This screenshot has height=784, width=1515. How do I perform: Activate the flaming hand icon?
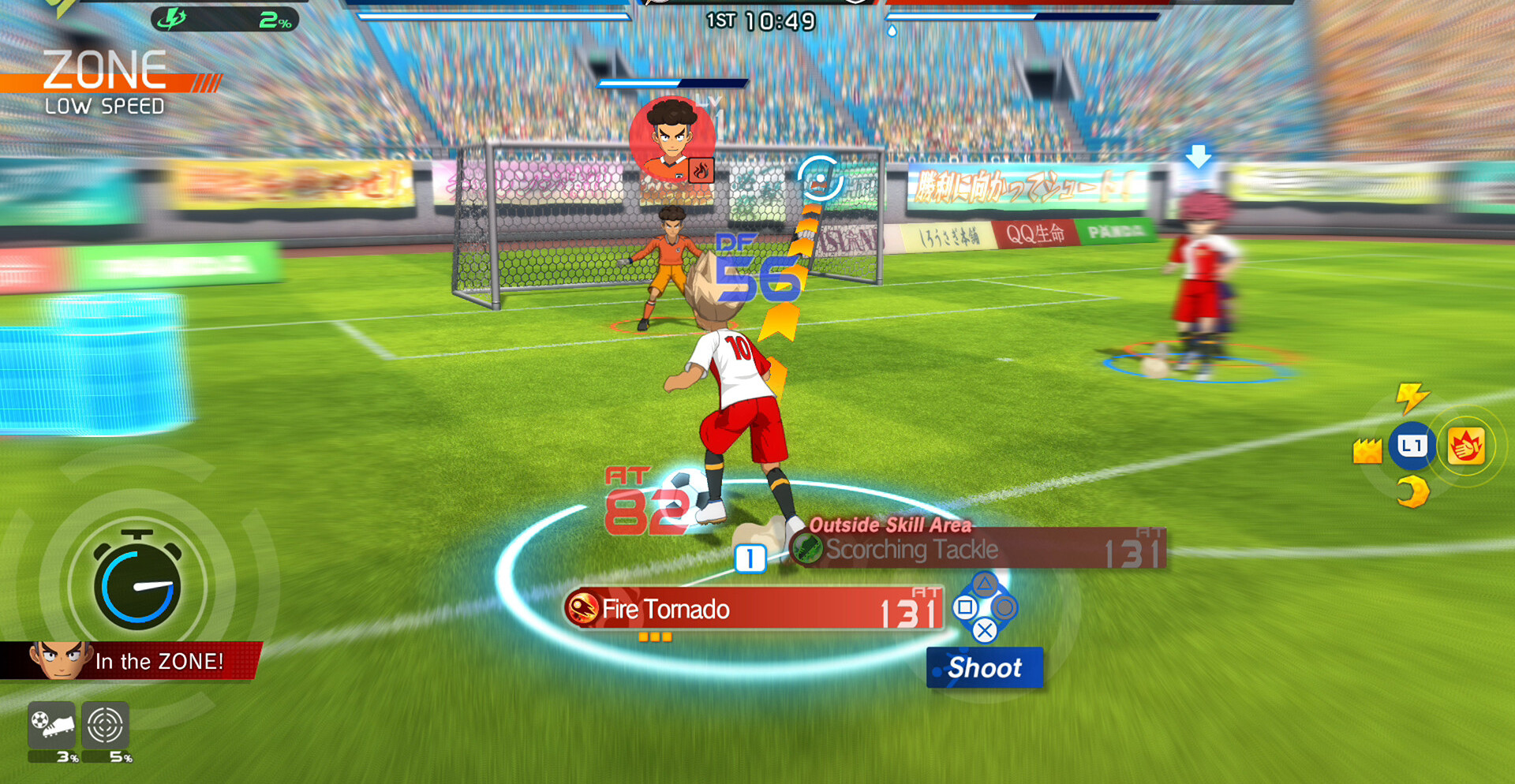click(1465, 447)
